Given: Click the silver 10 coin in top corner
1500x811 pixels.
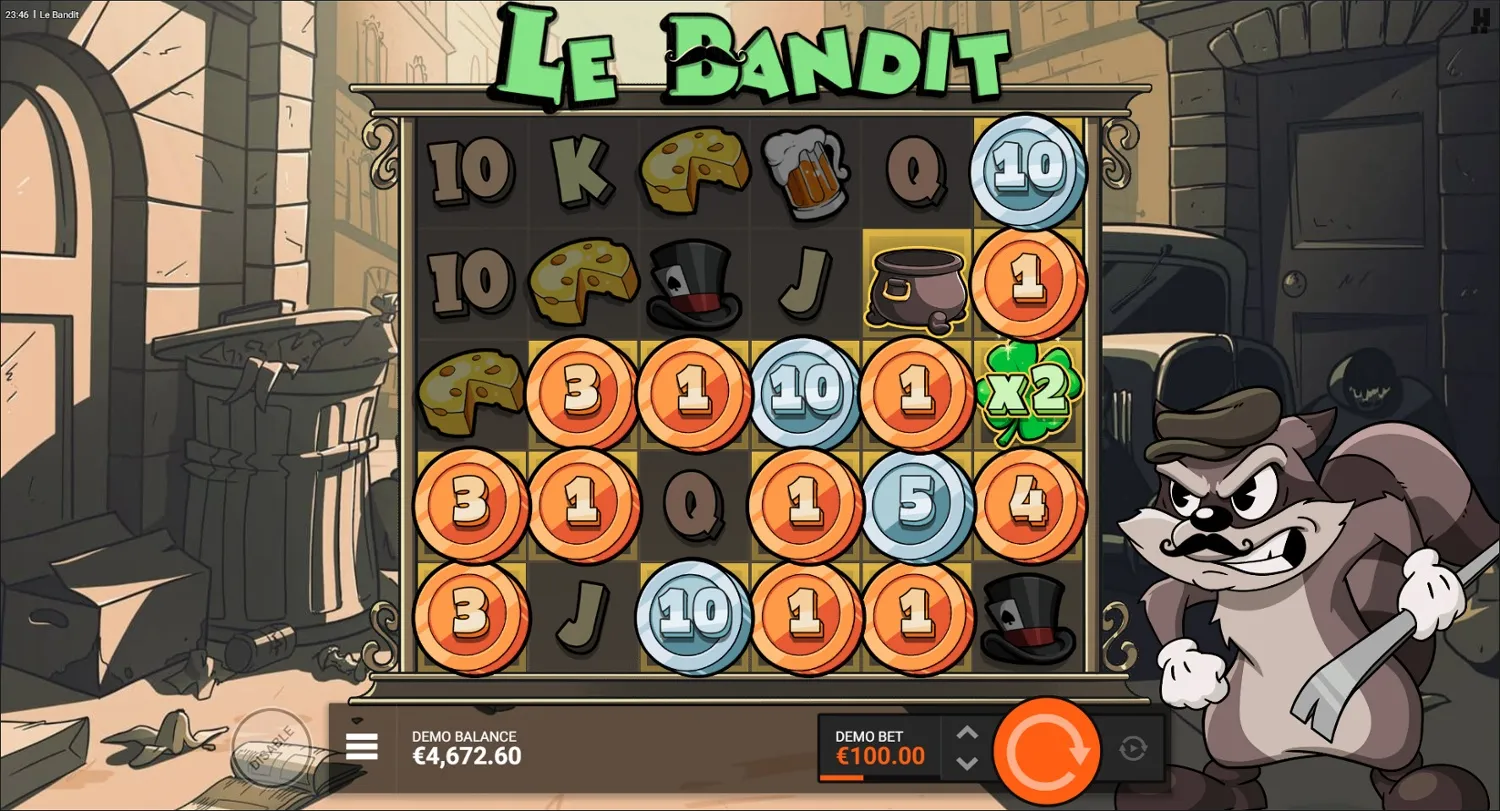Looking at the screenshot, I should (x=1028, y=170).
